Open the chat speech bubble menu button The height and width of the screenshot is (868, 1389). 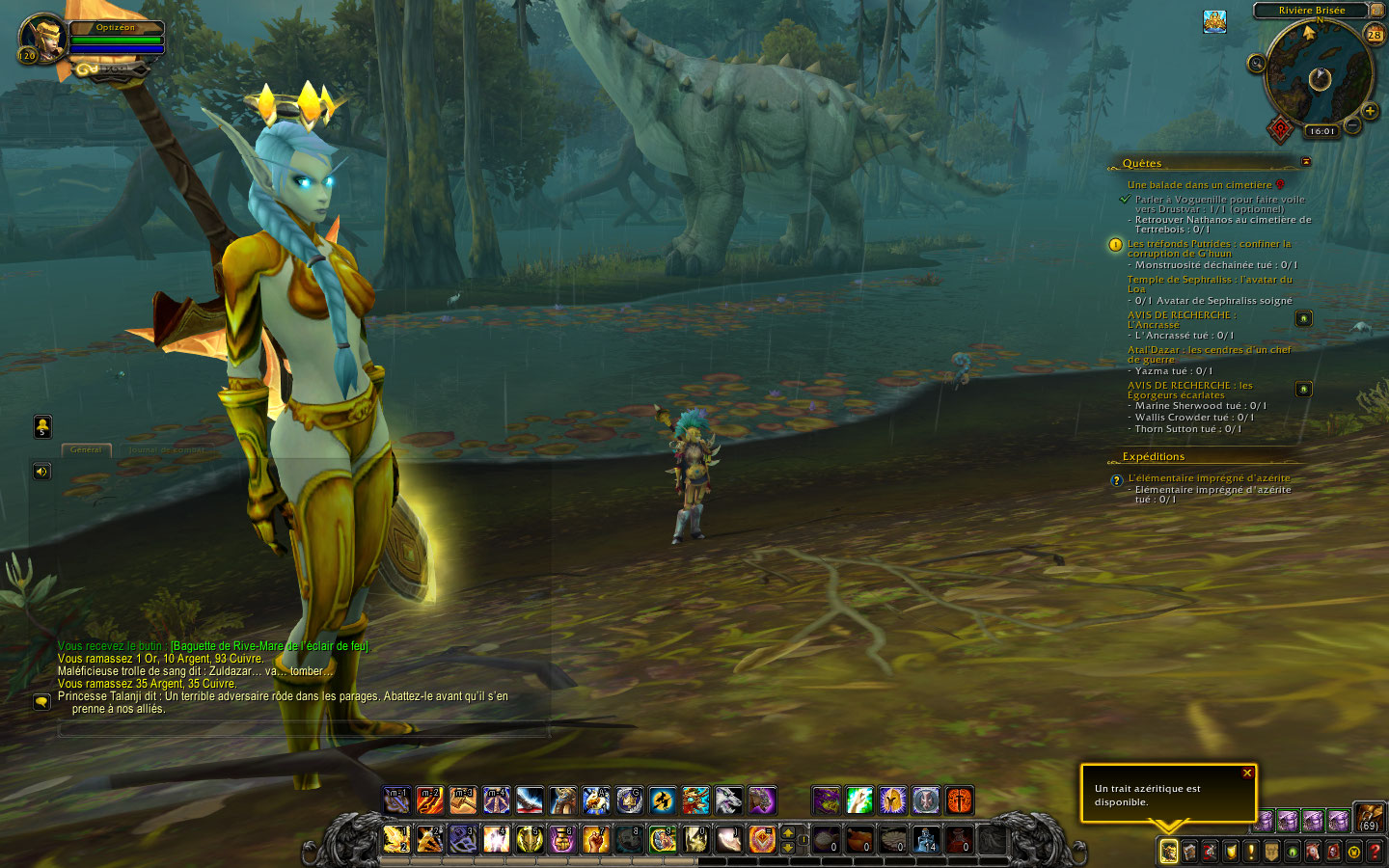[x=41, y=702]
